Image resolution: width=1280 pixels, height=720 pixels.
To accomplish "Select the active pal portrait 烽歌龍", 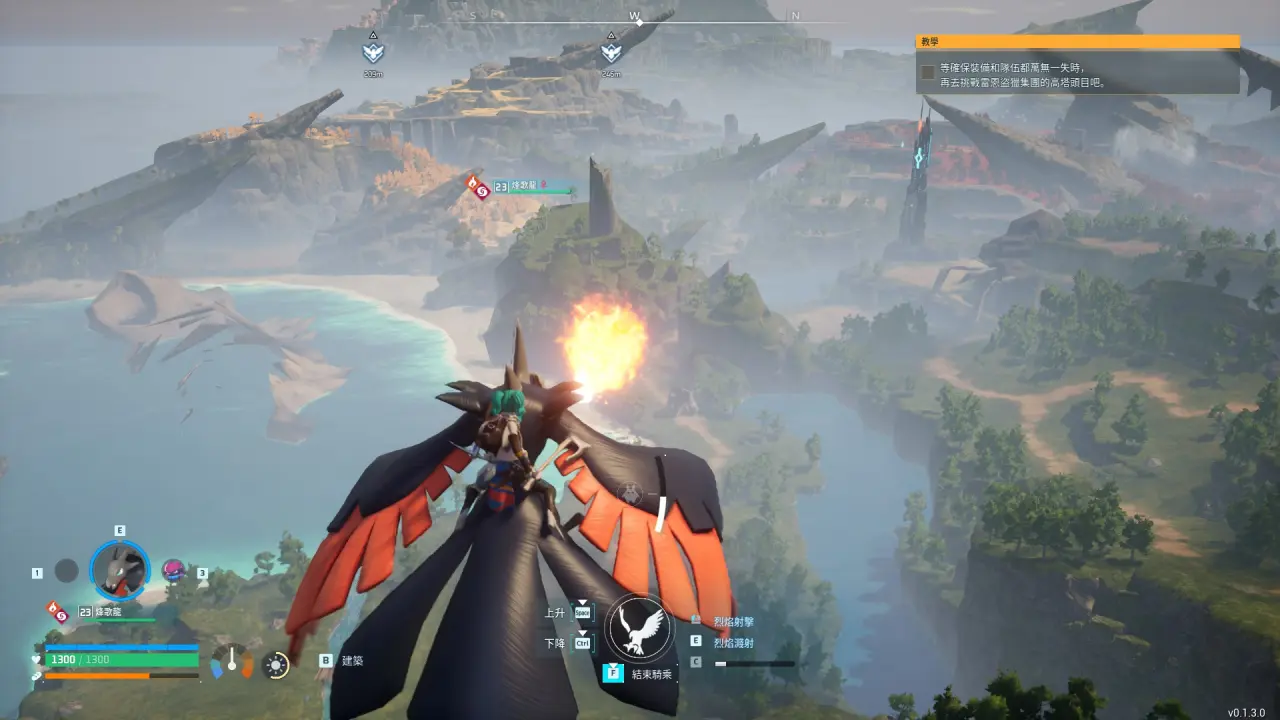I will 120,571.
